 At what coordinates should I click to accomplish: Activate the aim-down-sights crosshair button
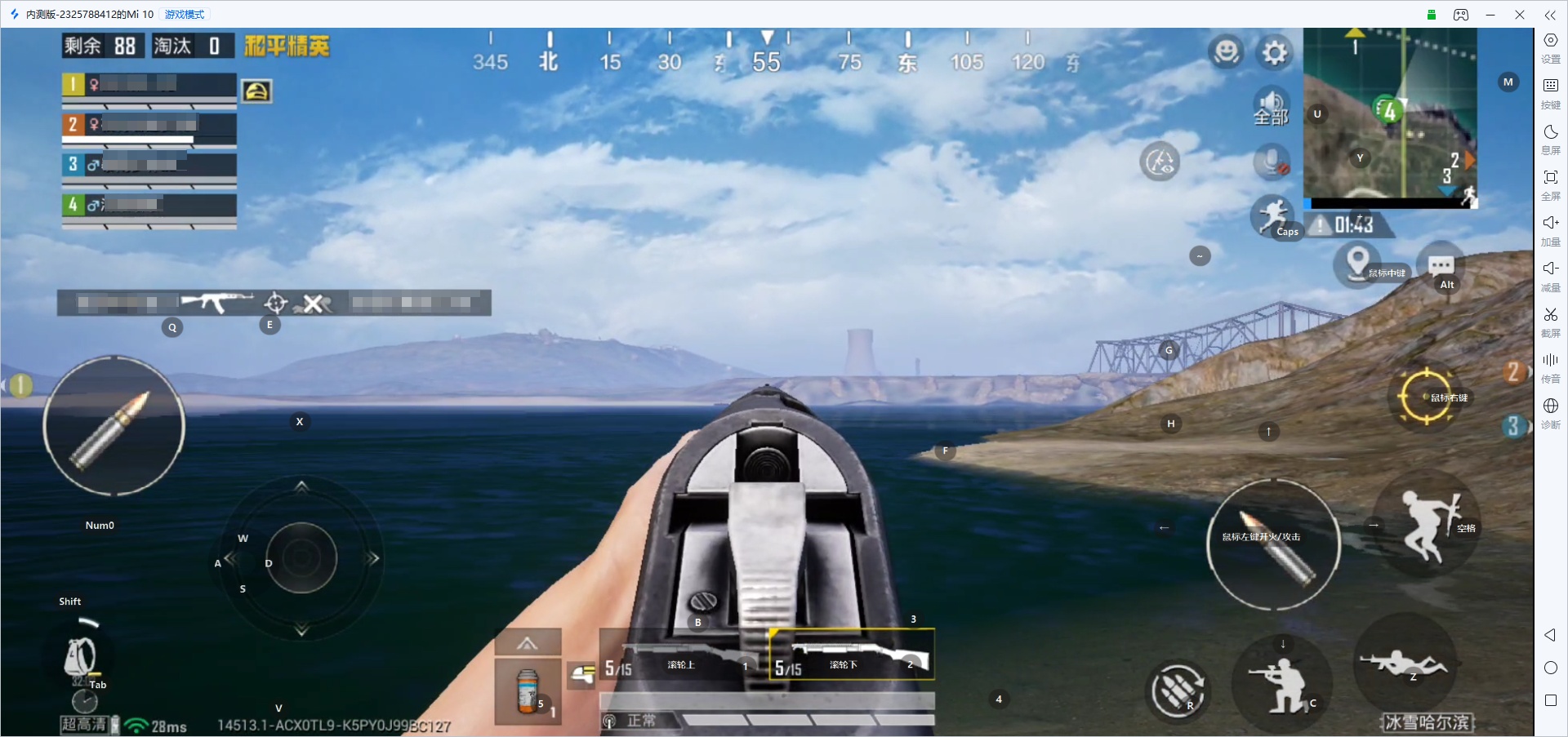pyautogui.click(x=1426, y=397)
